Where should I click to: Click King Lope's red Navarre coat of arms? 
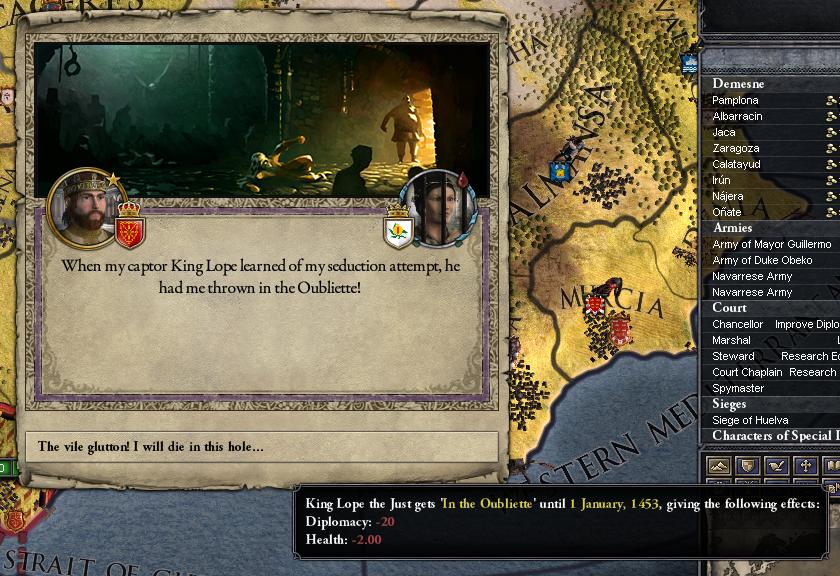pos(130,227)
